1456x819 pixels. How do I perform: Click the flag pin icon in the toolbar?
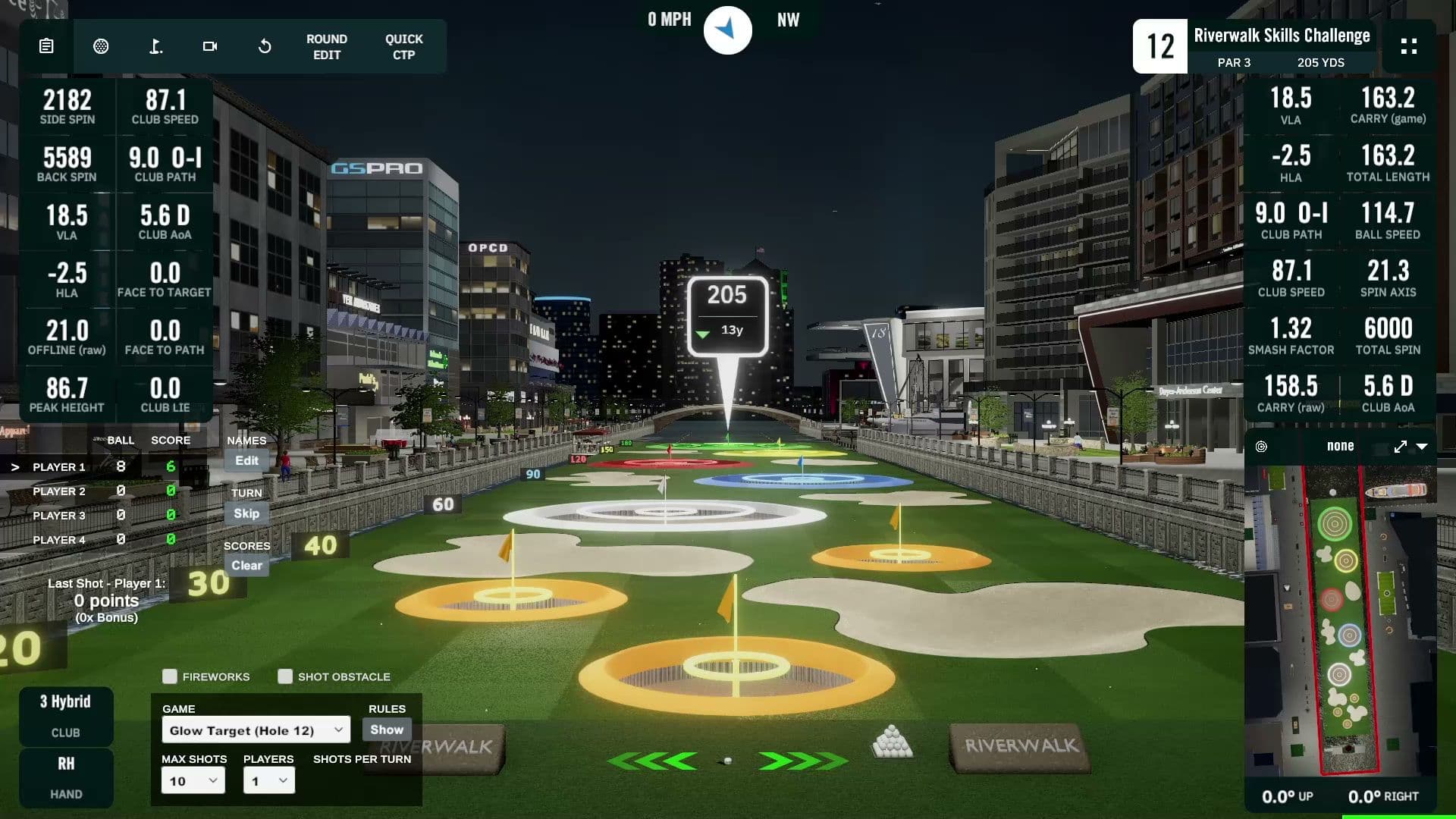pyautogui.click(x=156, y=46)
